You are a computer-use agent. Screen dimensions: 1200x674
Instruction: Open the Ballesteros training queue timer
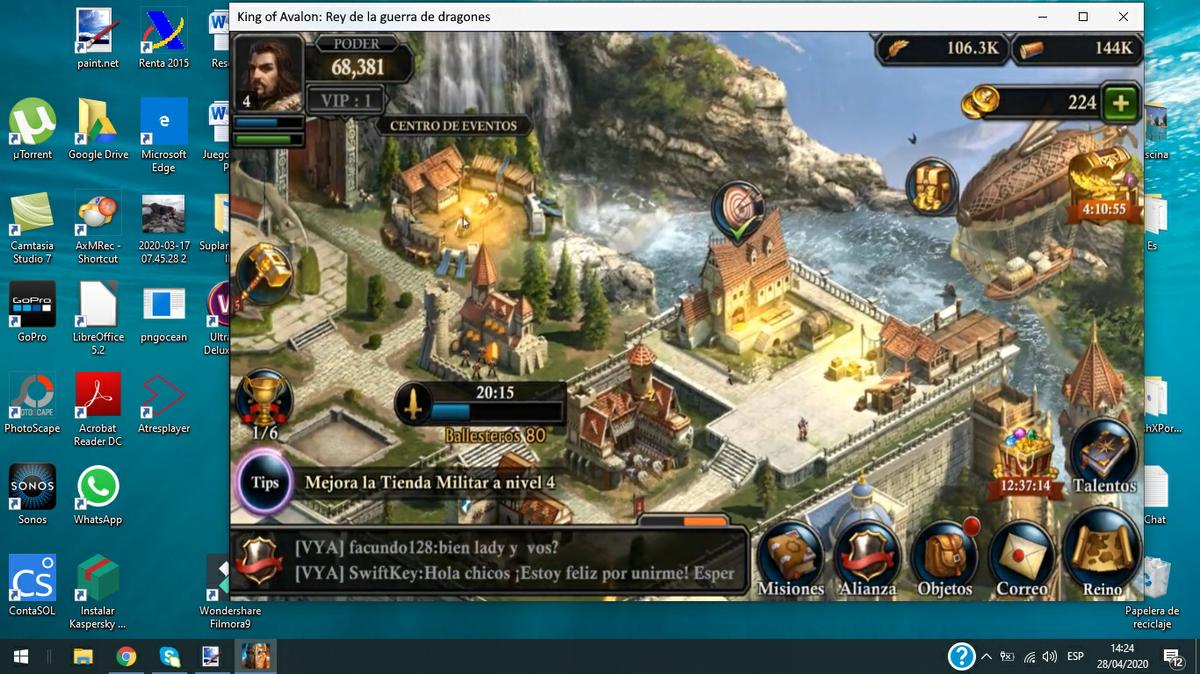(x=483, y=403)
